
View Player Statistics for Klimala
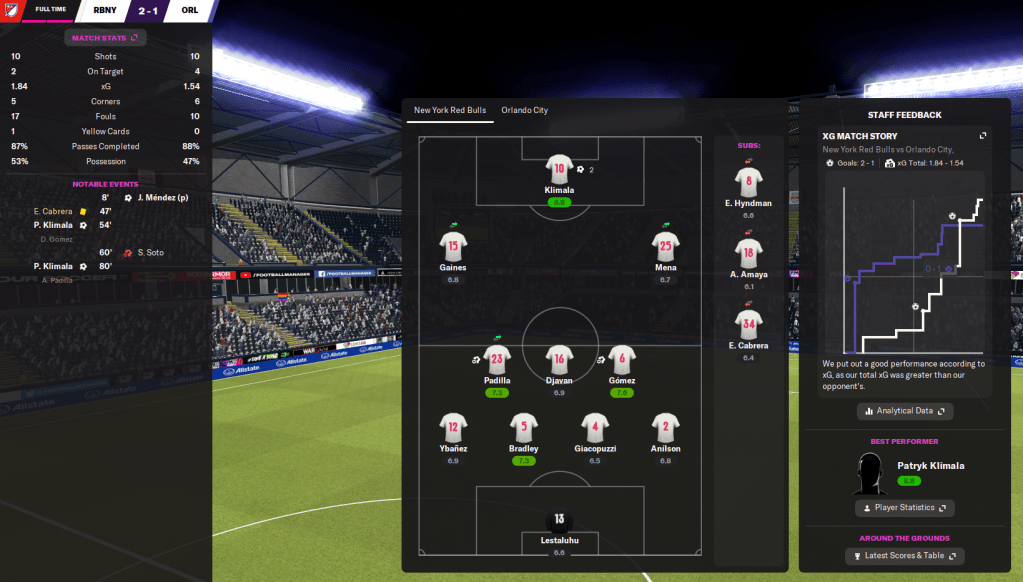[x=905, y=508]
